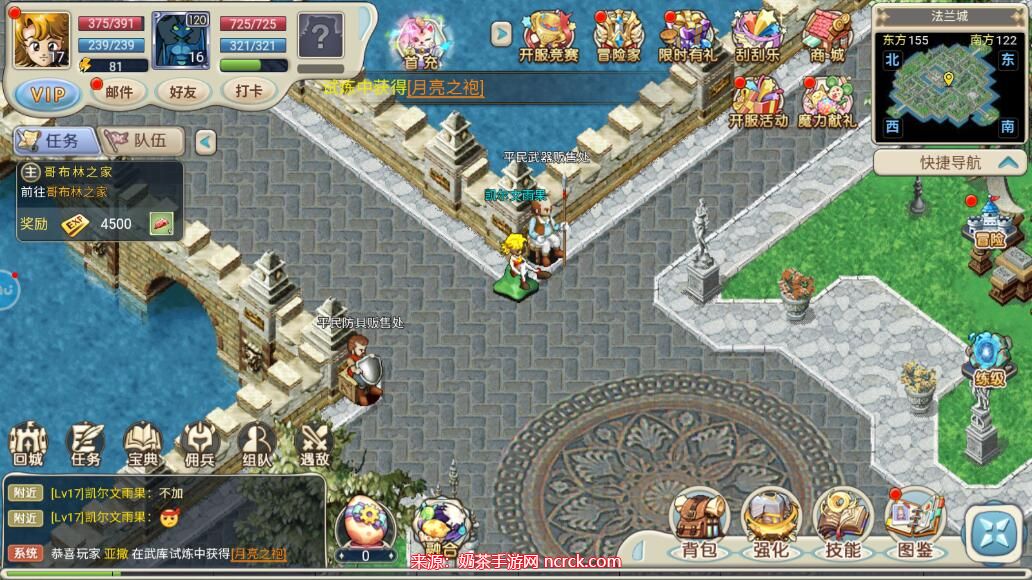
Task: Open the 好友 friends list
Action: click(183, 92)
